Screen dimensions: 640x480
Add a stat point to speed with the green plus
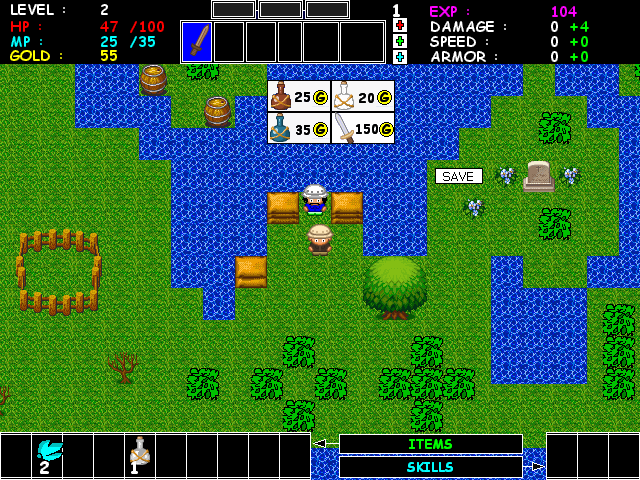400,41
